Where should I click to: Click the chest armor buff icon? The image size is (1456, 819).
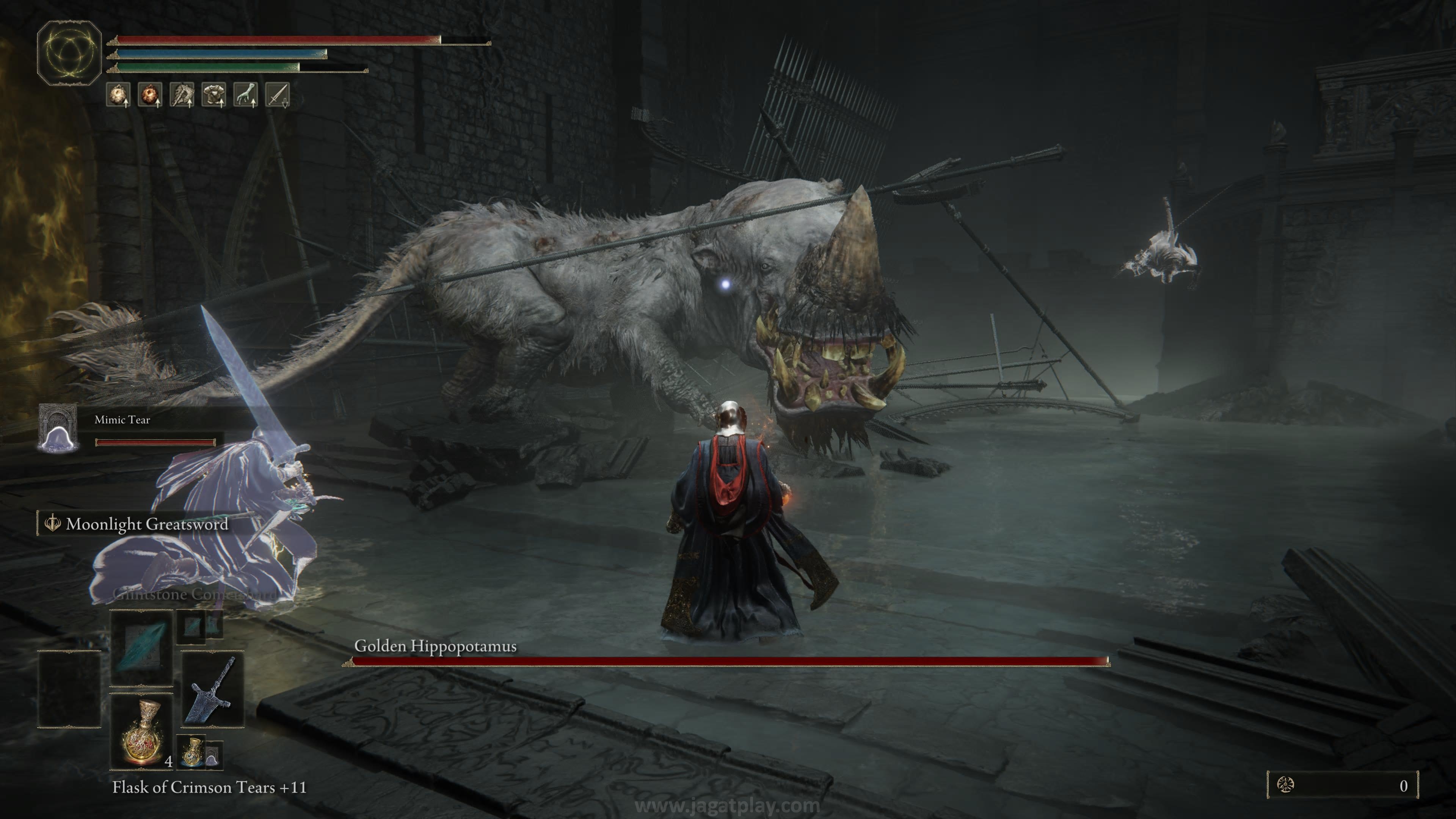(213, 94)
